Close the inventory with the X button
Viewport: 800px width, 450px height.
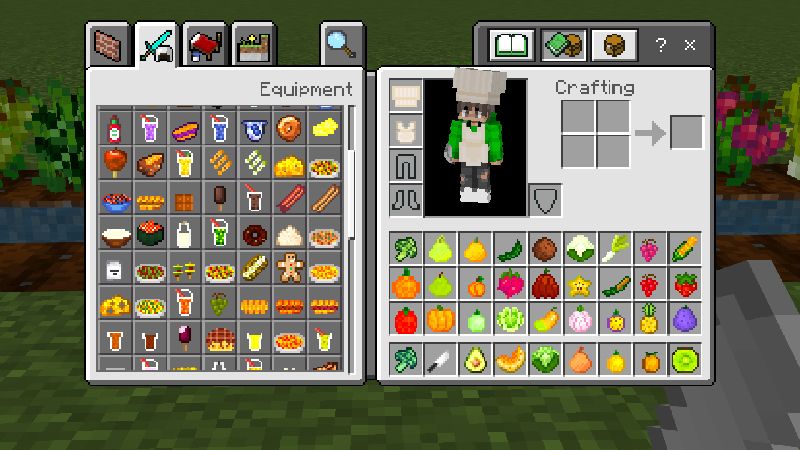690,45
